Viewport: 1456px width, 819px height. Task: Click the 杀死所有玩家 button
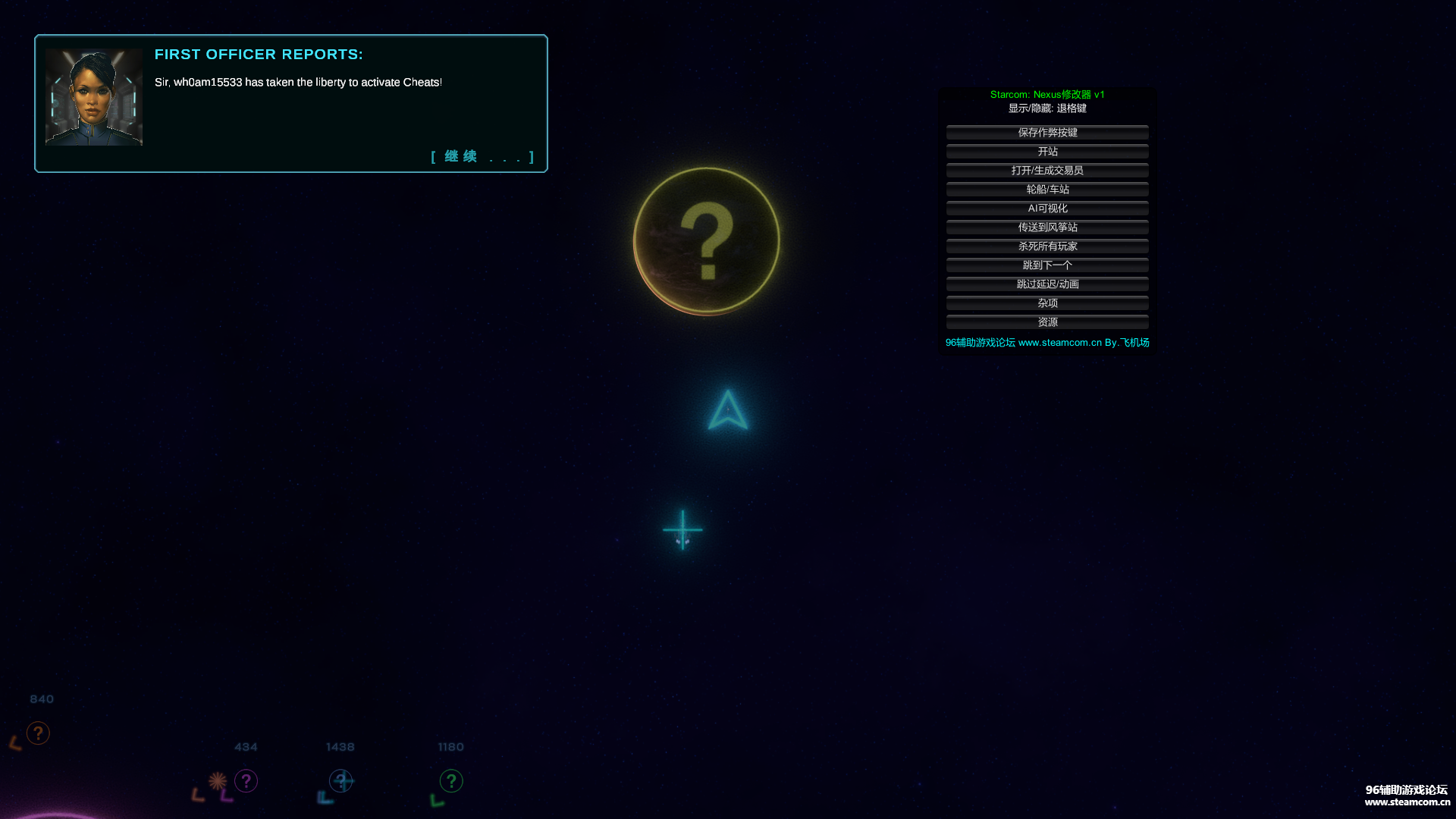[1047, 246]
